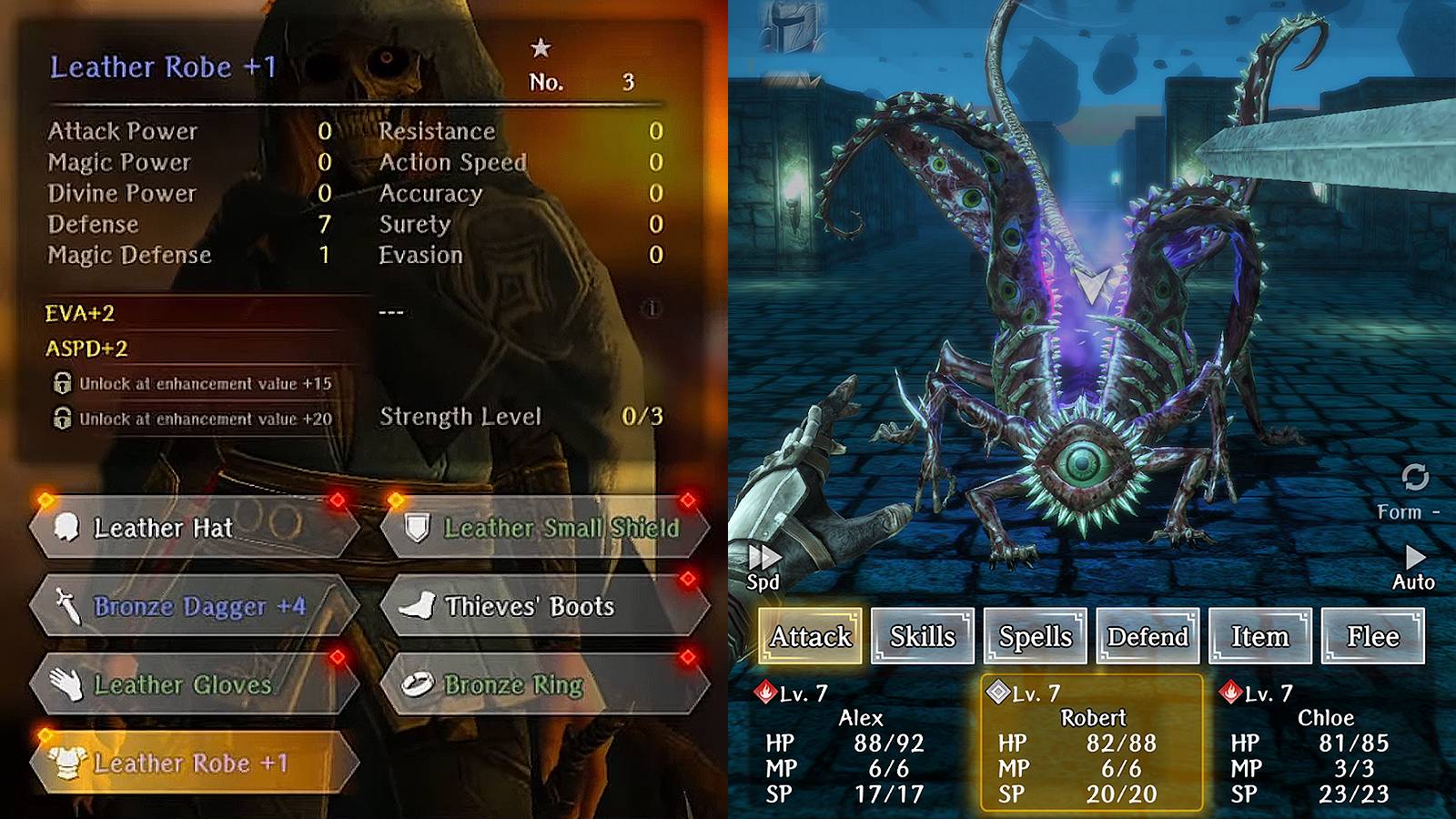This screenshot has width=1456, height=819.
Task: Flee from the battle
Action: [x=1373, y=636]
